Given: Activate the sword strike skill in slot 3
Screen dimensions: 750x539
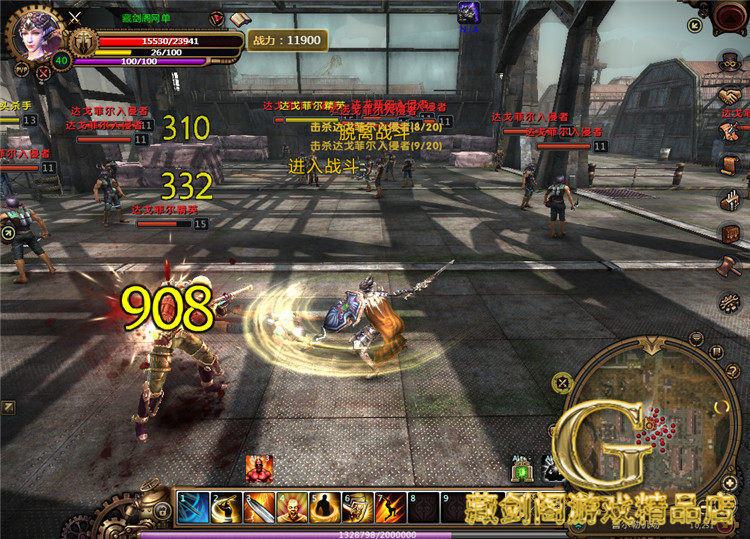Looking at the screenshot, I should click(x=260, y=507).
